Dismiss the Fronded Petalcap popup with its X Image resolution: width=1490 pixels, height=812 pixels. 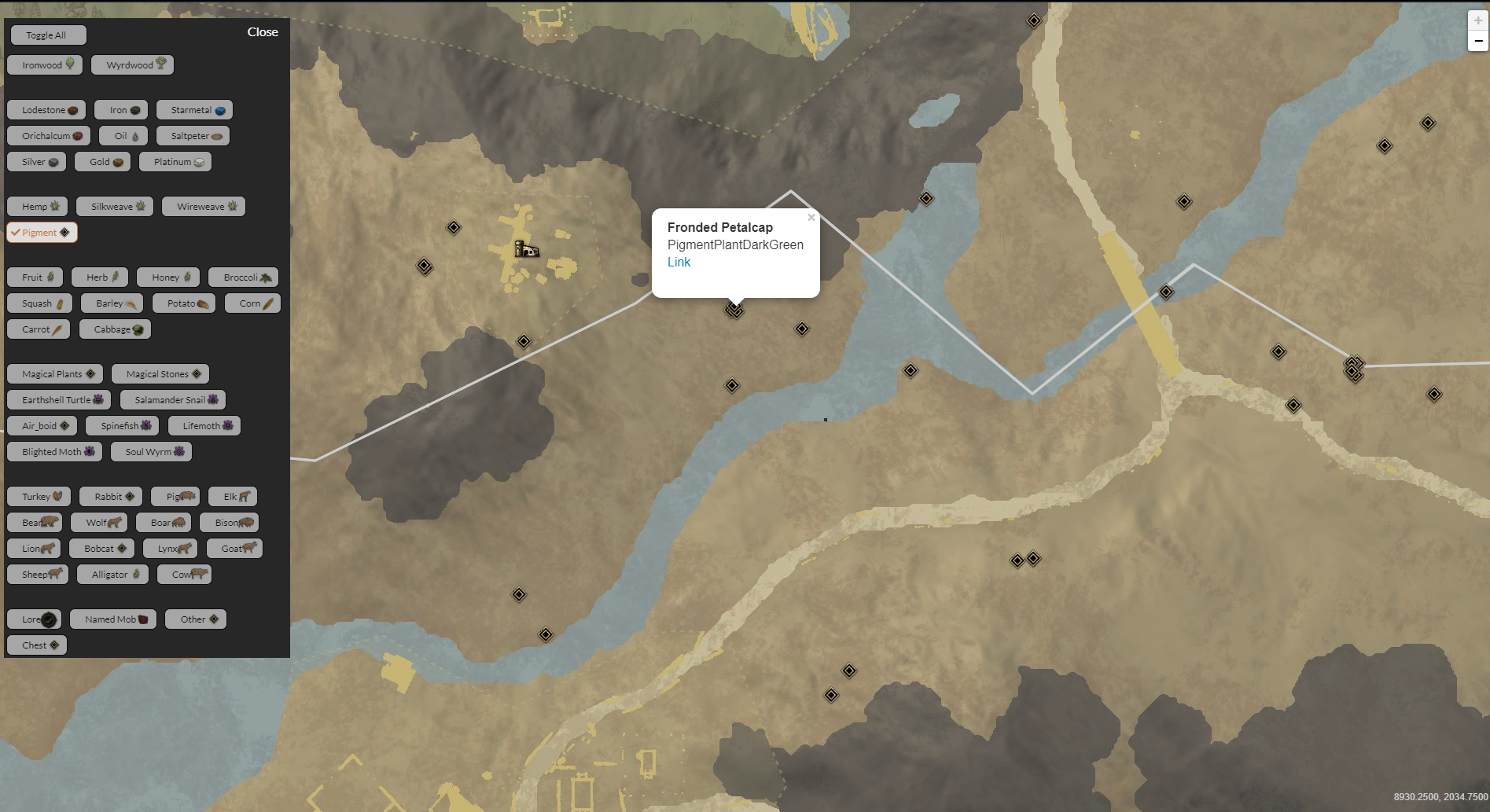coord(811,217)
